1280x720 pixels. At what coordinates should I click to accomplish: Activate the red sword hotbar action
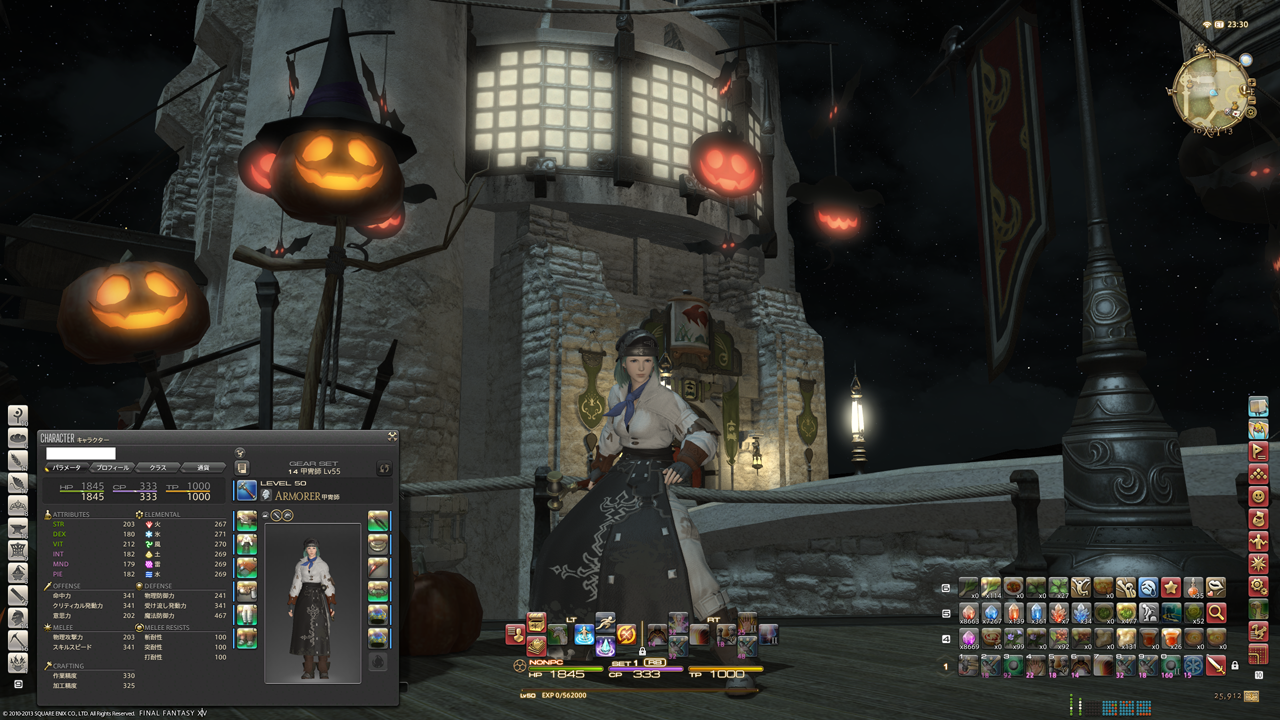click(x=1216, y=664)
